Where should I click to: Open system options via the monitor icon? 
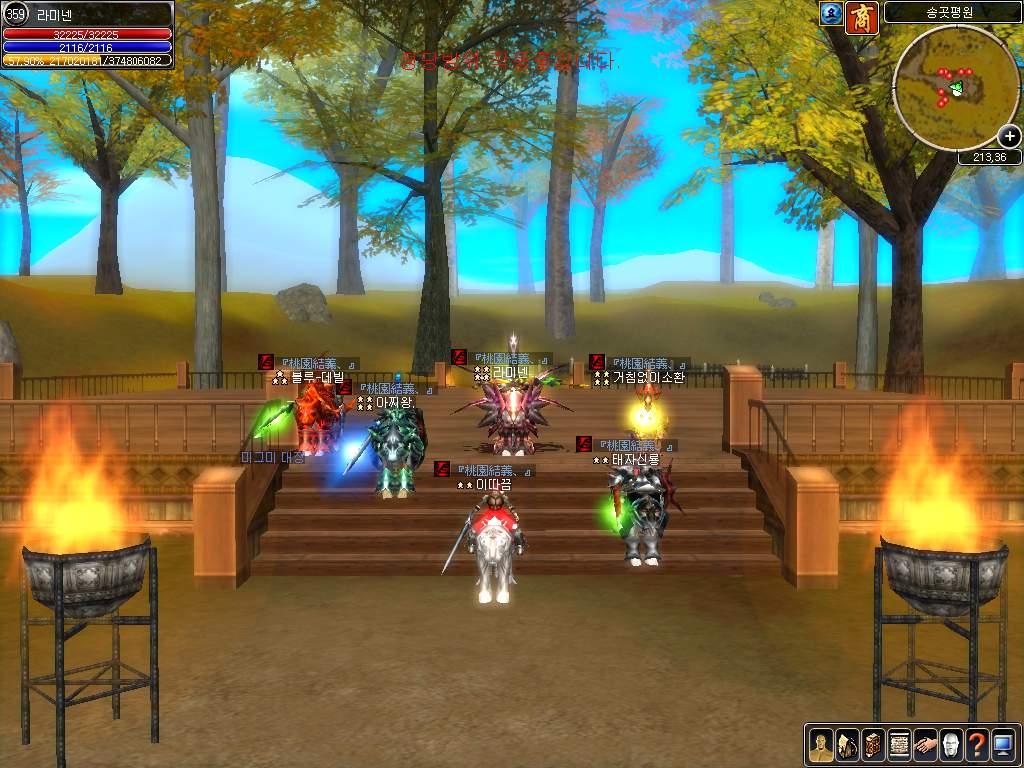pyautogui.click(x=1003, y=744)
